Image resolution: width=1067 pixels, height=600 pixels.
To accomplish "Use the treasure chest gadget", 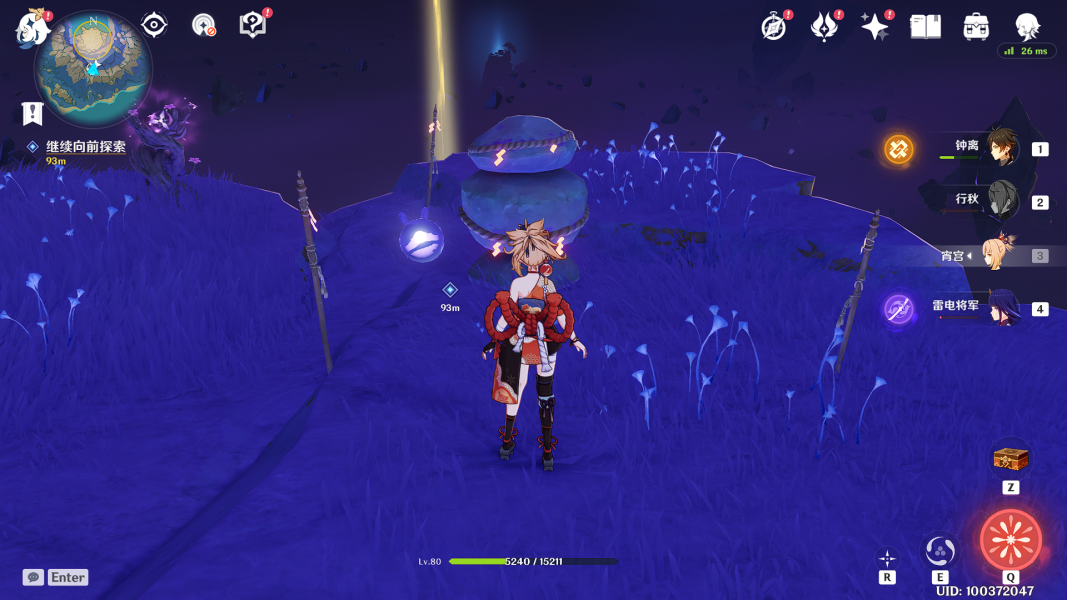I will coord(1010,460).
